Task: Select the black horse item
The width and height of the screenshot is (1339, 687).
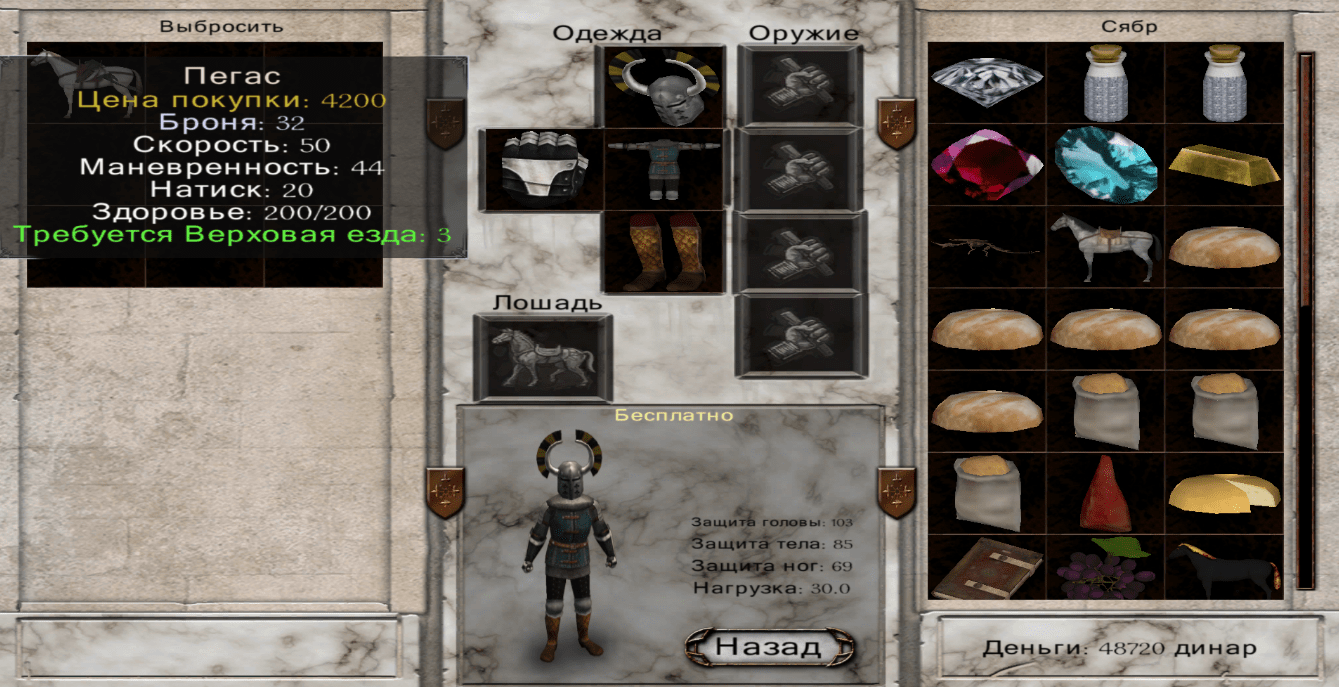Action: click(1223, 568)
